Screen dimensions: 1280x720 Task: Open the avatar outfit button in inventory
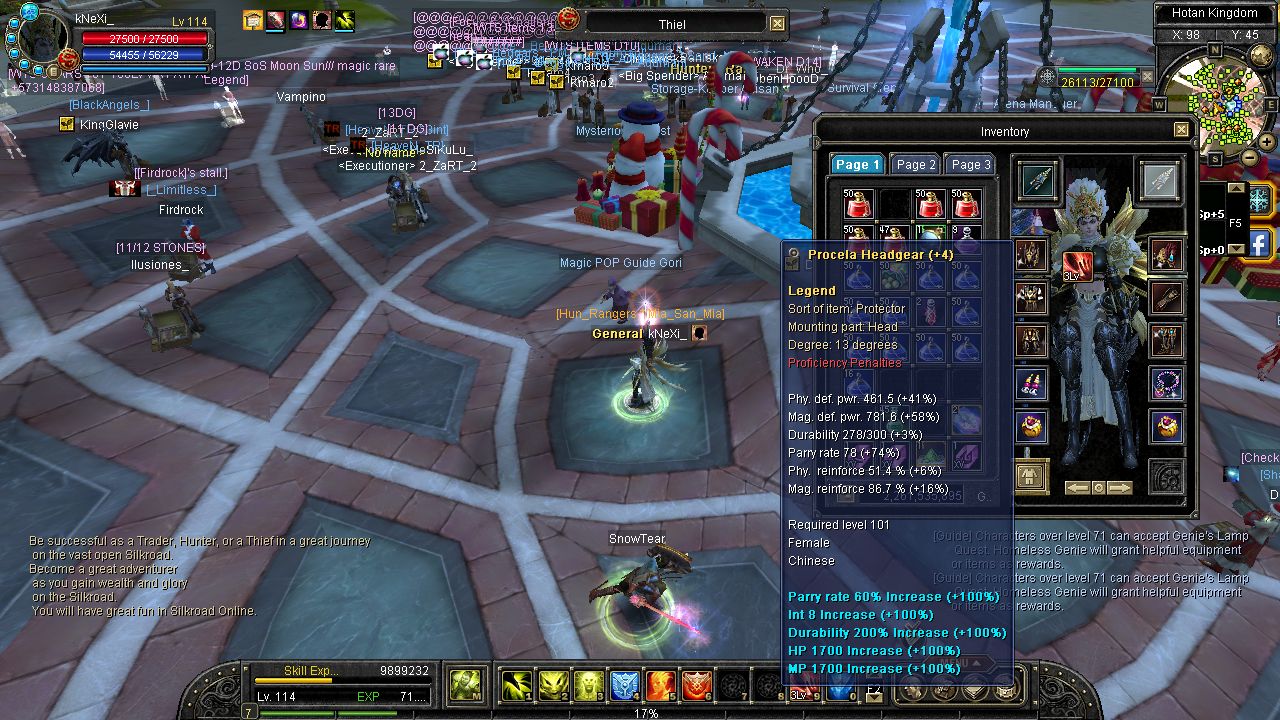coord(1031,475)
